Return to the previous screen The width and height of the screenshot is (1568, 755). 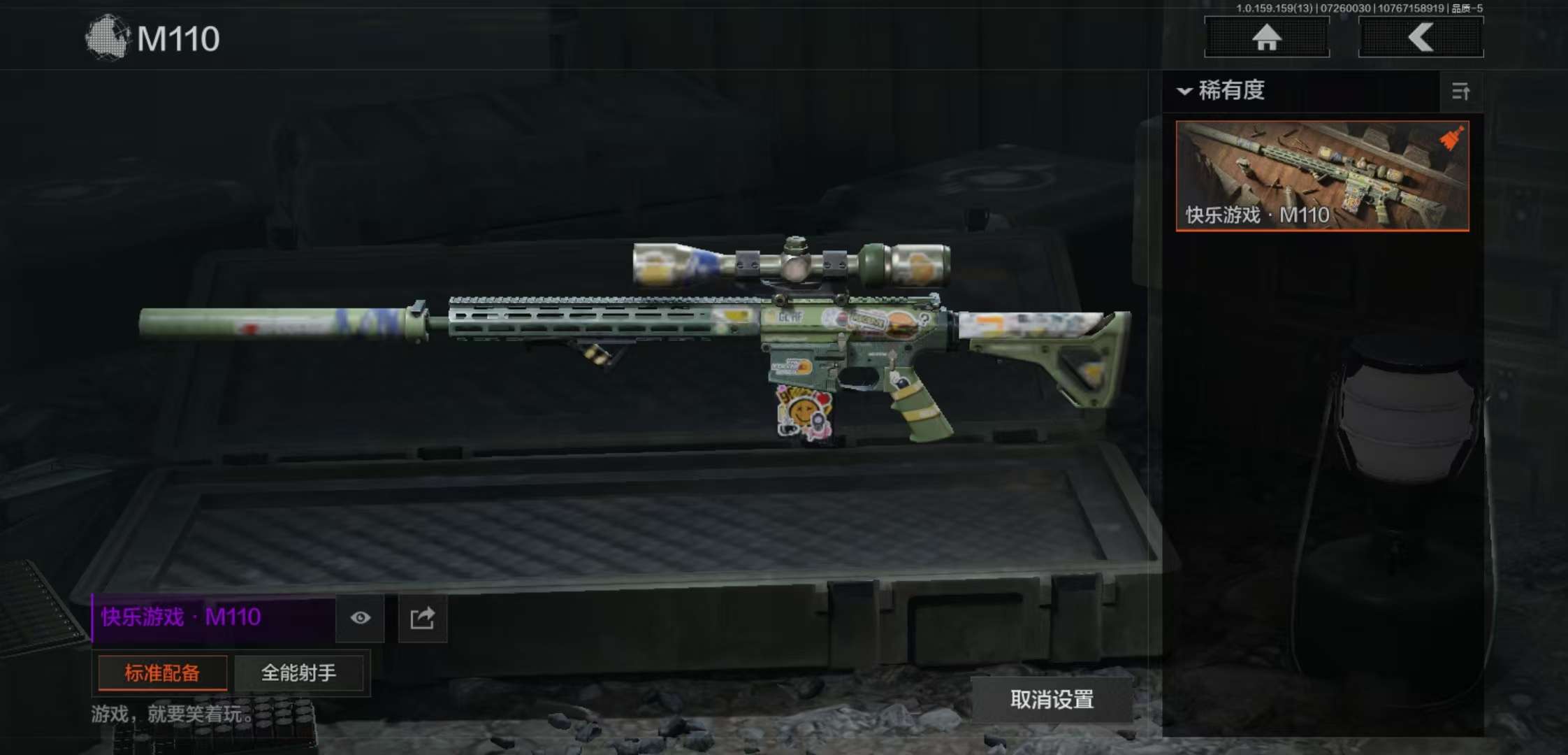(1421, 37)
